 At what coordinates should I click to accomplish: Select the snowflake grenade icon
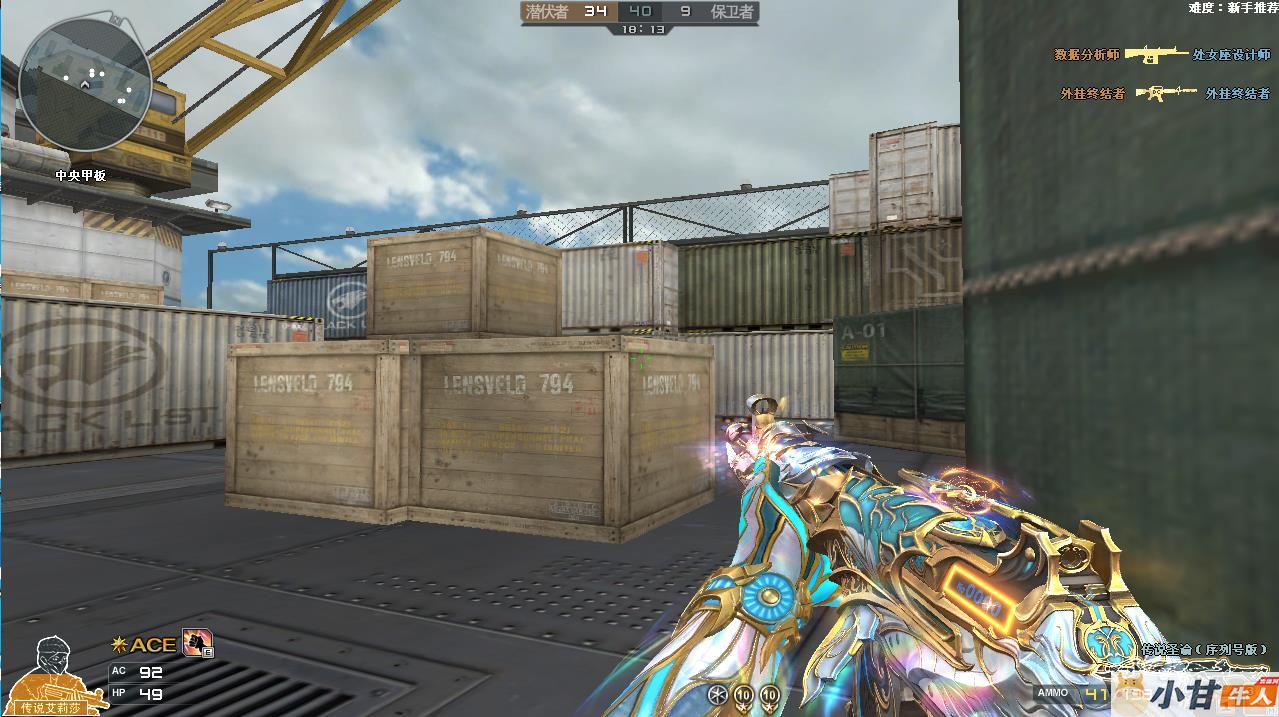717,694
